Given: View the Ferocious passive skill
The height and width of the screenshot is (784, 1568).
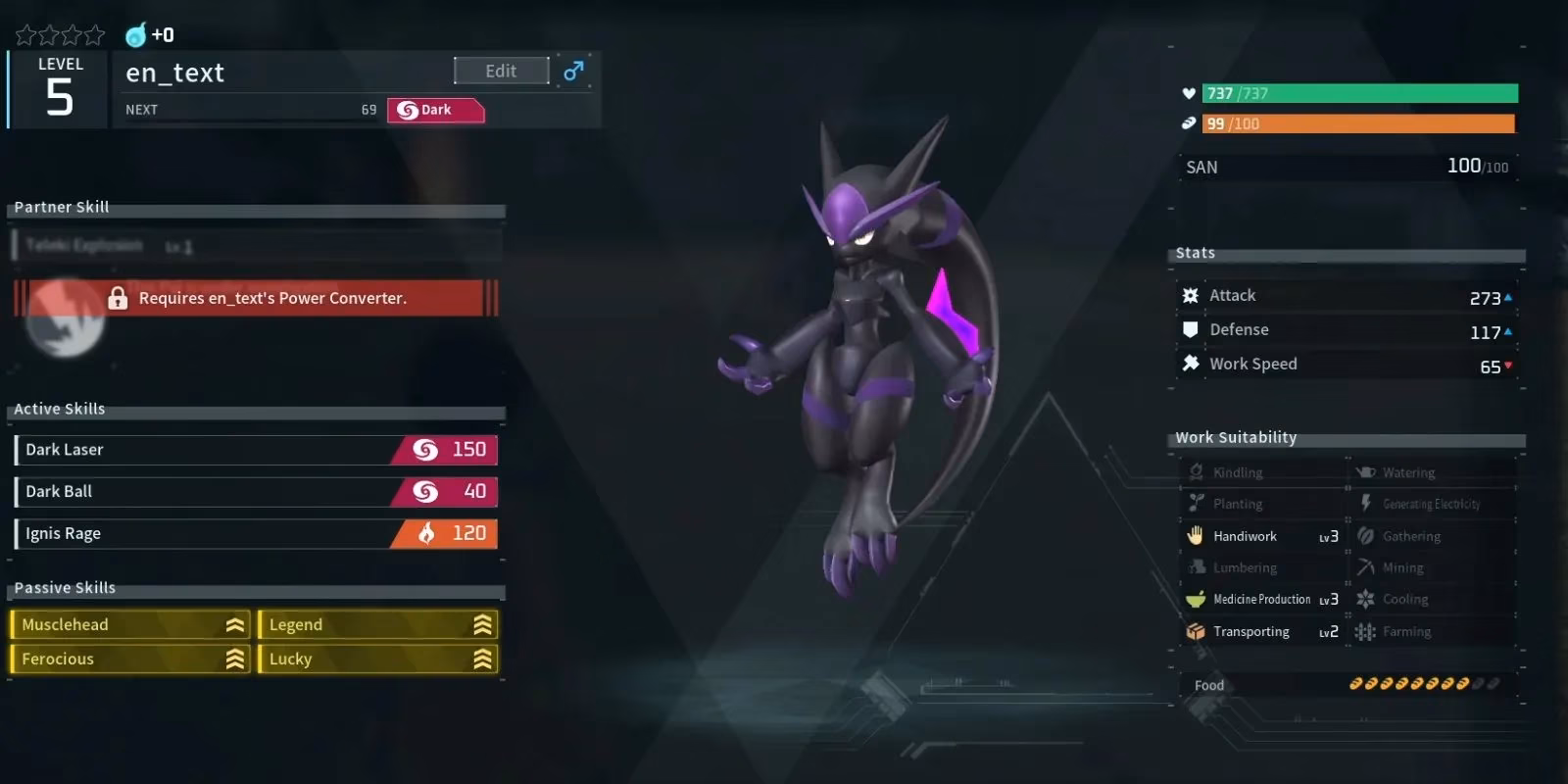Looking at the screenshot, I should [x=130, y=660].
